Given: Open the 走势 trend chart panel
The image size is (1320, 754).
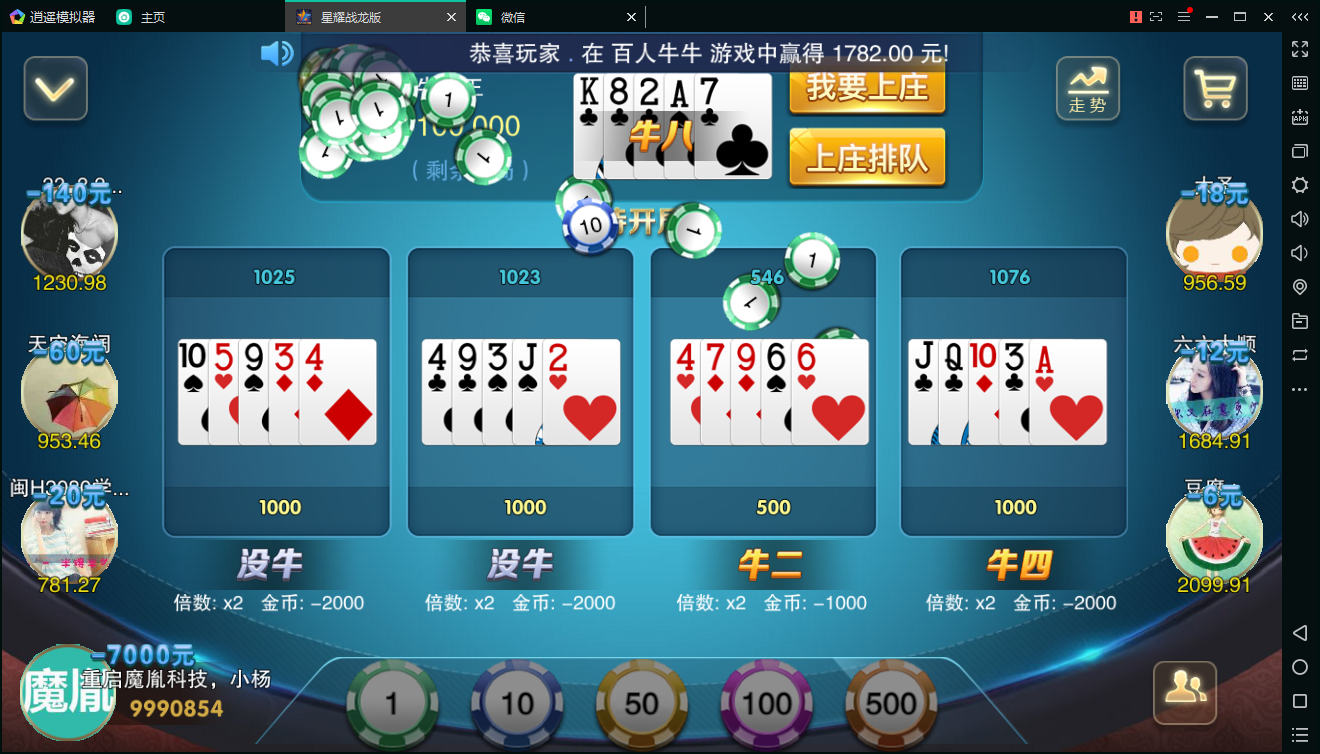Looking at the screenshot, I should pos(1087,88).
